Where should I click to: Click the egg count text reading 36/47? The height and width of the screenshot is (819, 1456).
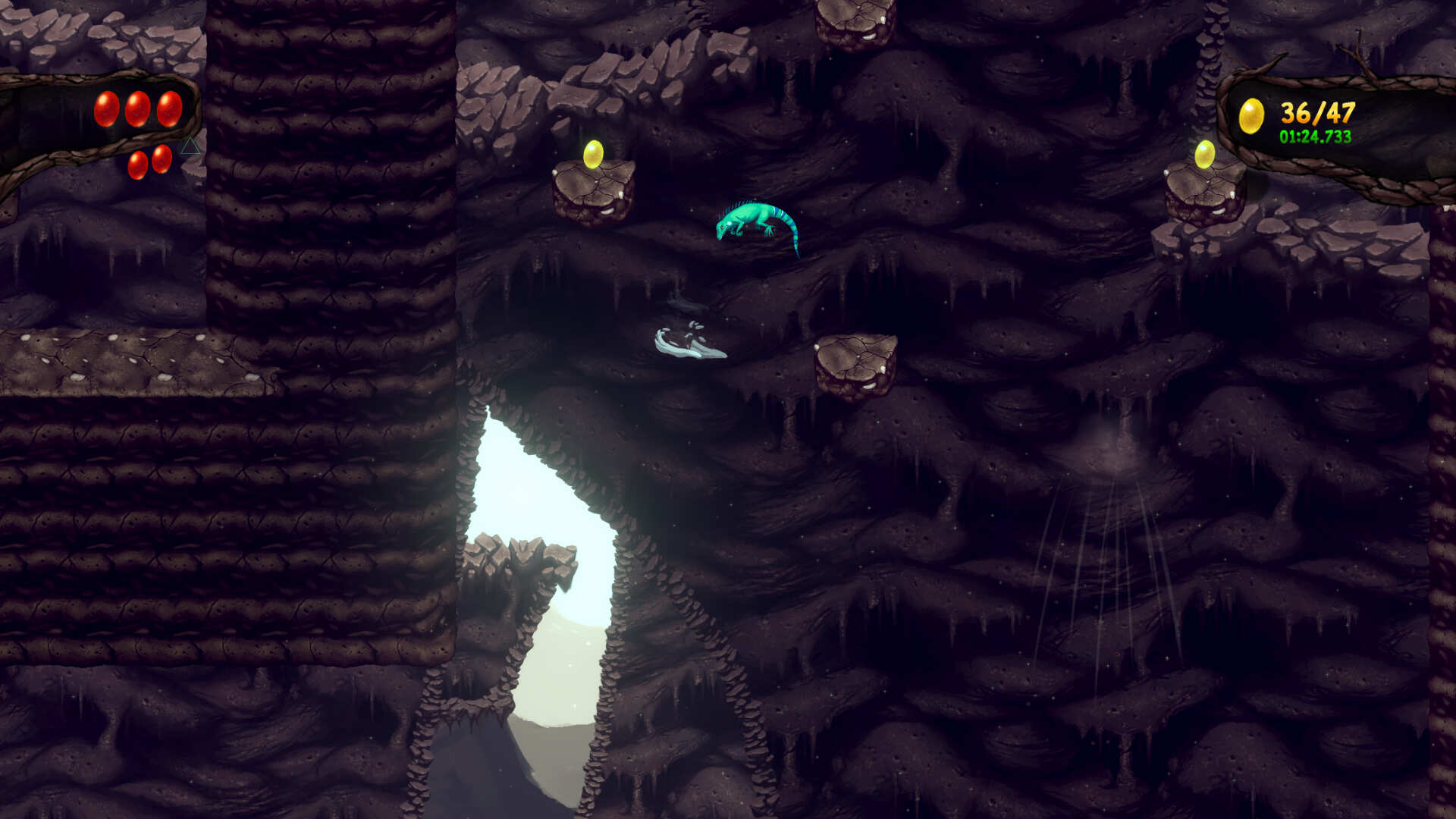click(x=1317, y=114)
